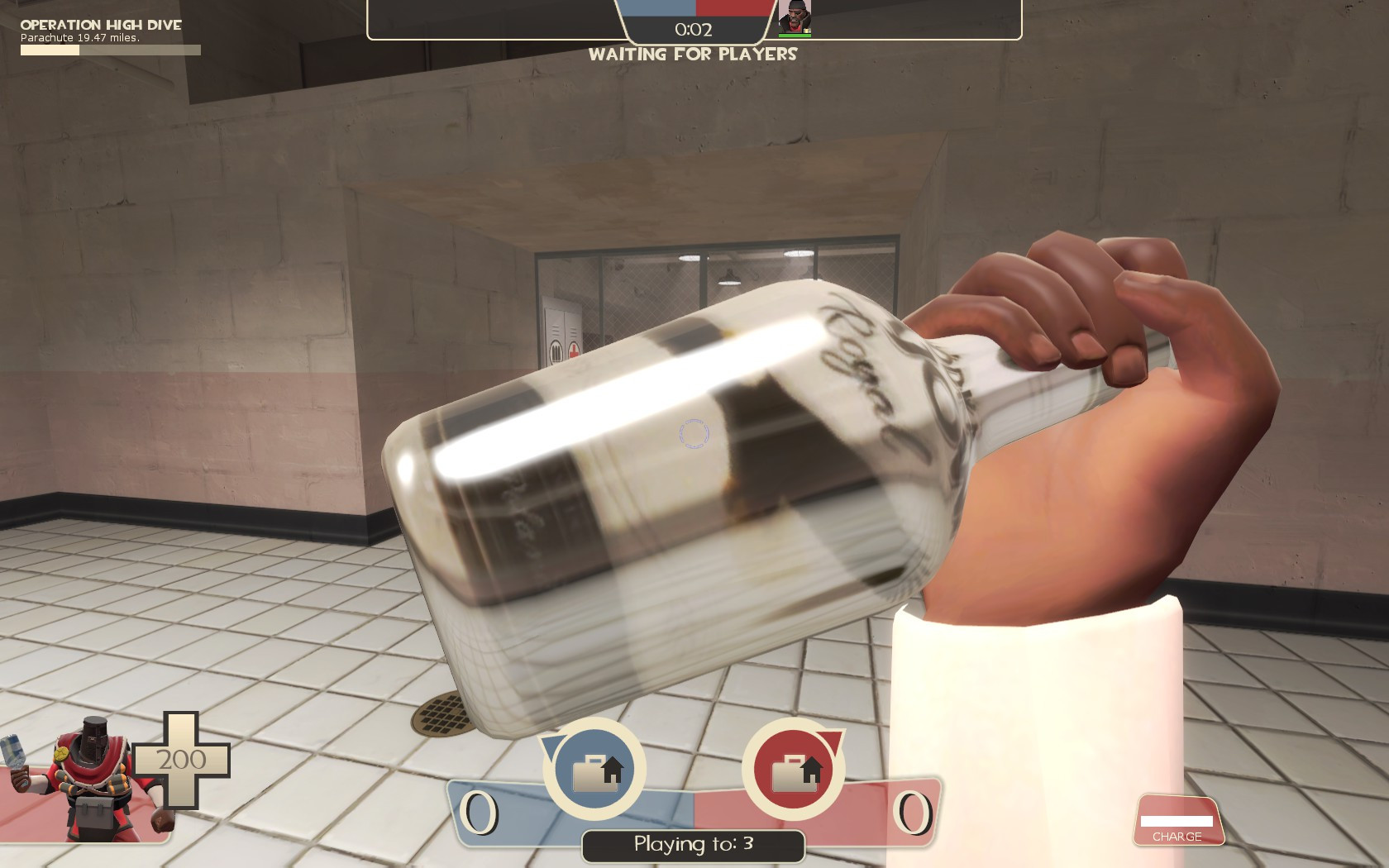Image resolution: width=1389 pixels, height=868 pixels.
Task: Select the Operation High Dive title
Action: coord(99,25)
